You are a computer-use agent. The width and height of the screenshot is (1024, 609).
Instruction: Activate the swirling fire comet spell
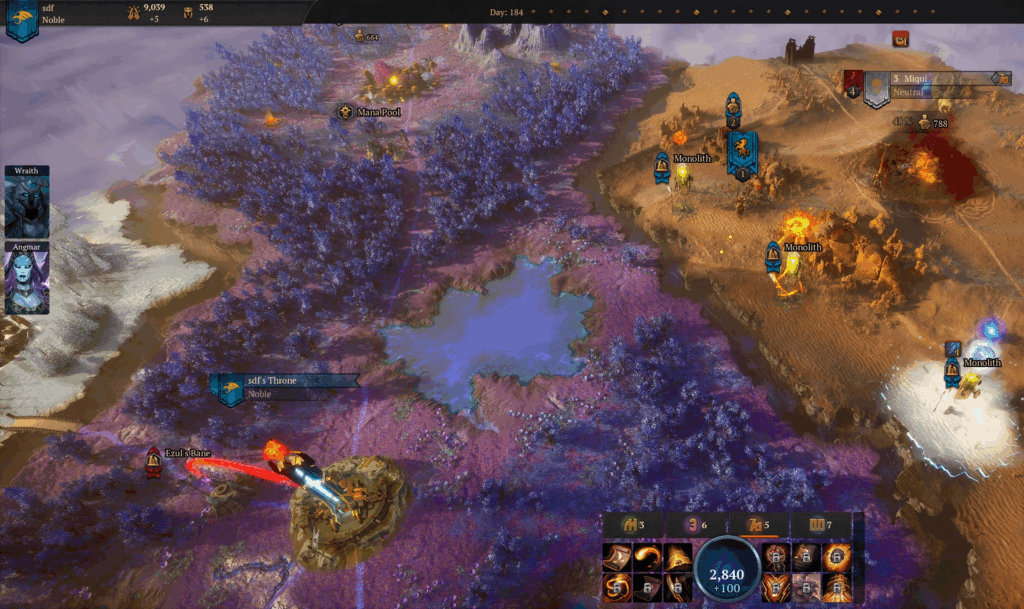click(649, 555)
